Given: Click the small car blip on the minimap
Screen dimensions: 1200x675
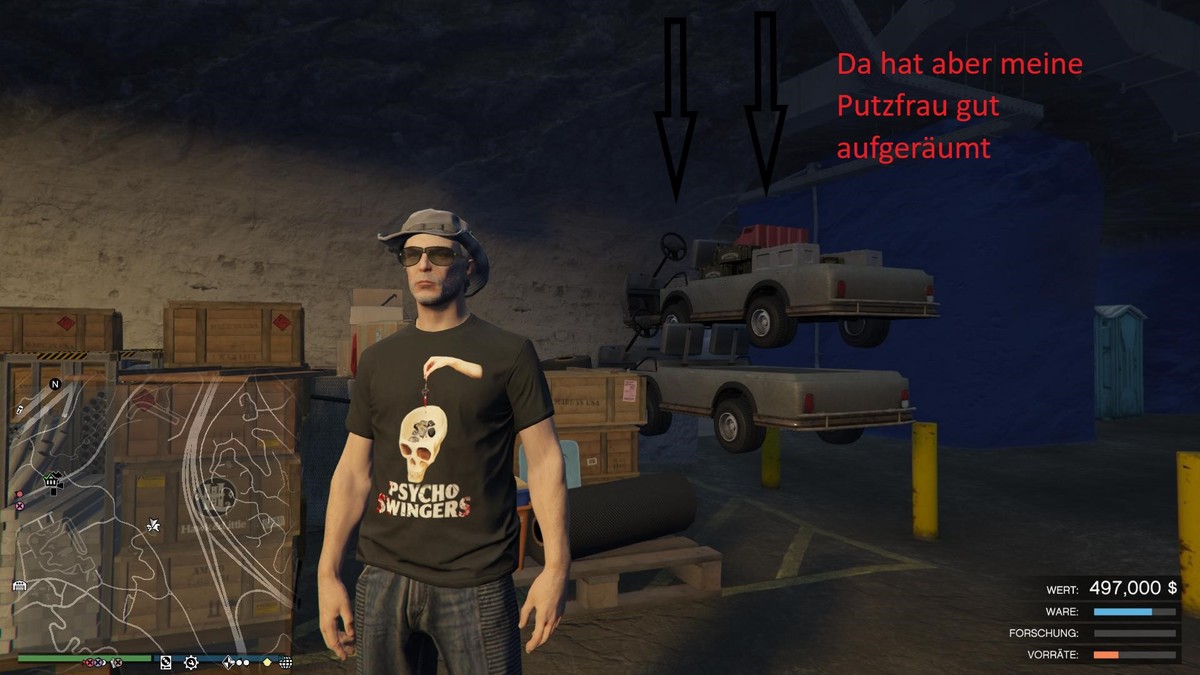Looking at the screenshot, I should pos(19,411).
